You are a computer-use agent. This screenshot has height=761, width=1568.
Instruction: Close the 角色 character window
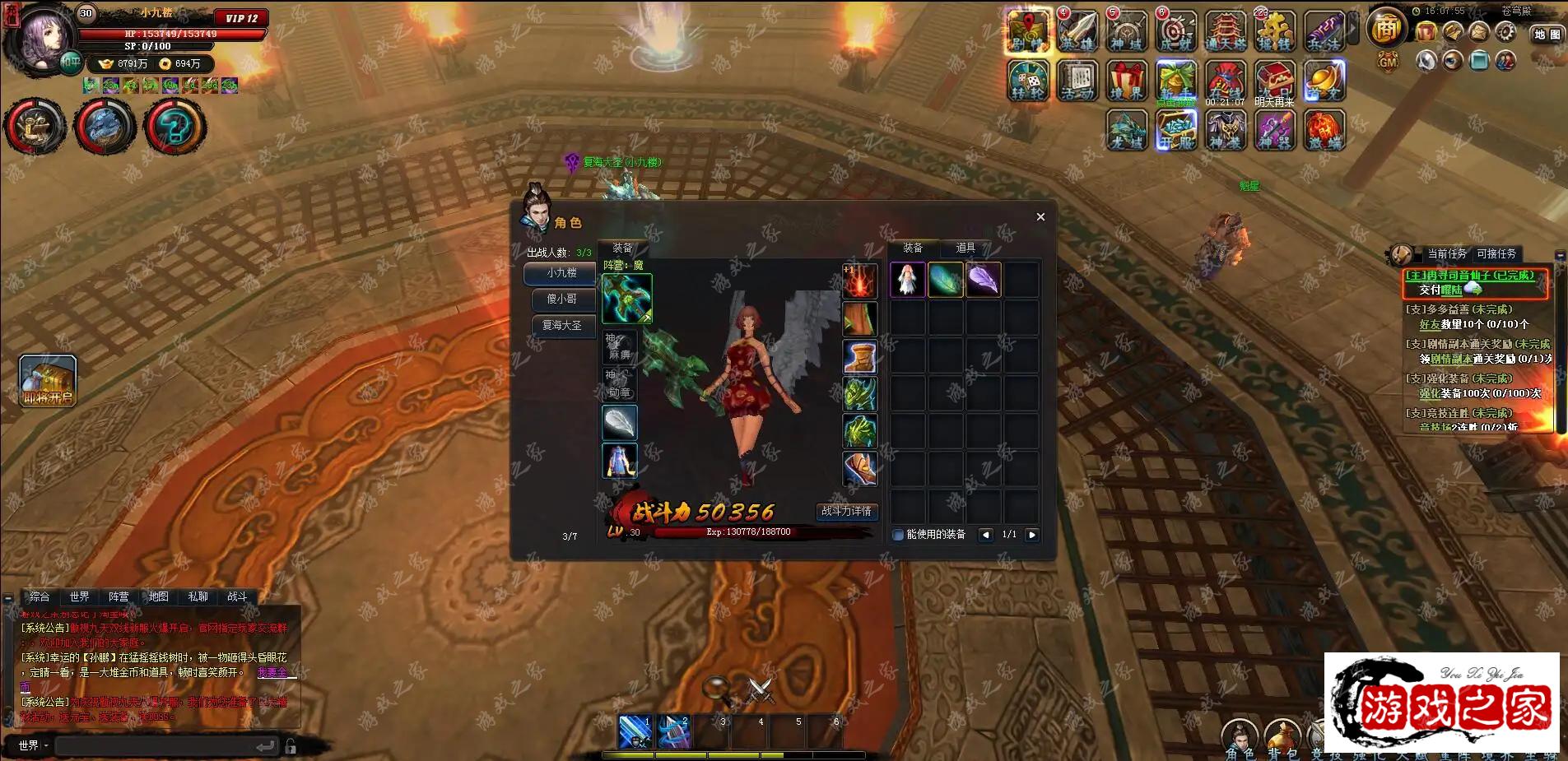[1040, 217]
